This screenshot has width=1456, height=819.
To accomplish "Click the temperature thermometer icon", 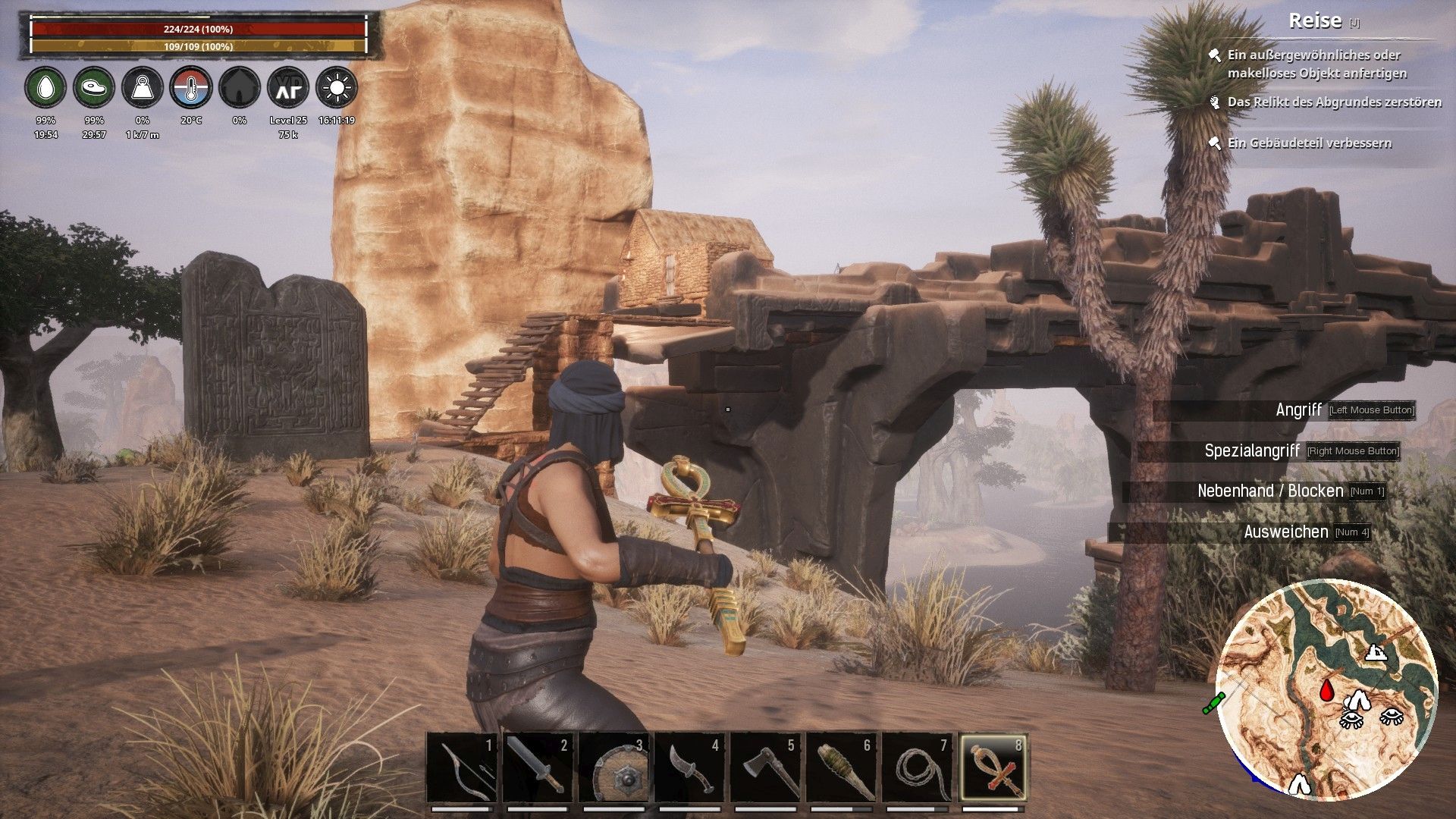I will click(191, 89).
